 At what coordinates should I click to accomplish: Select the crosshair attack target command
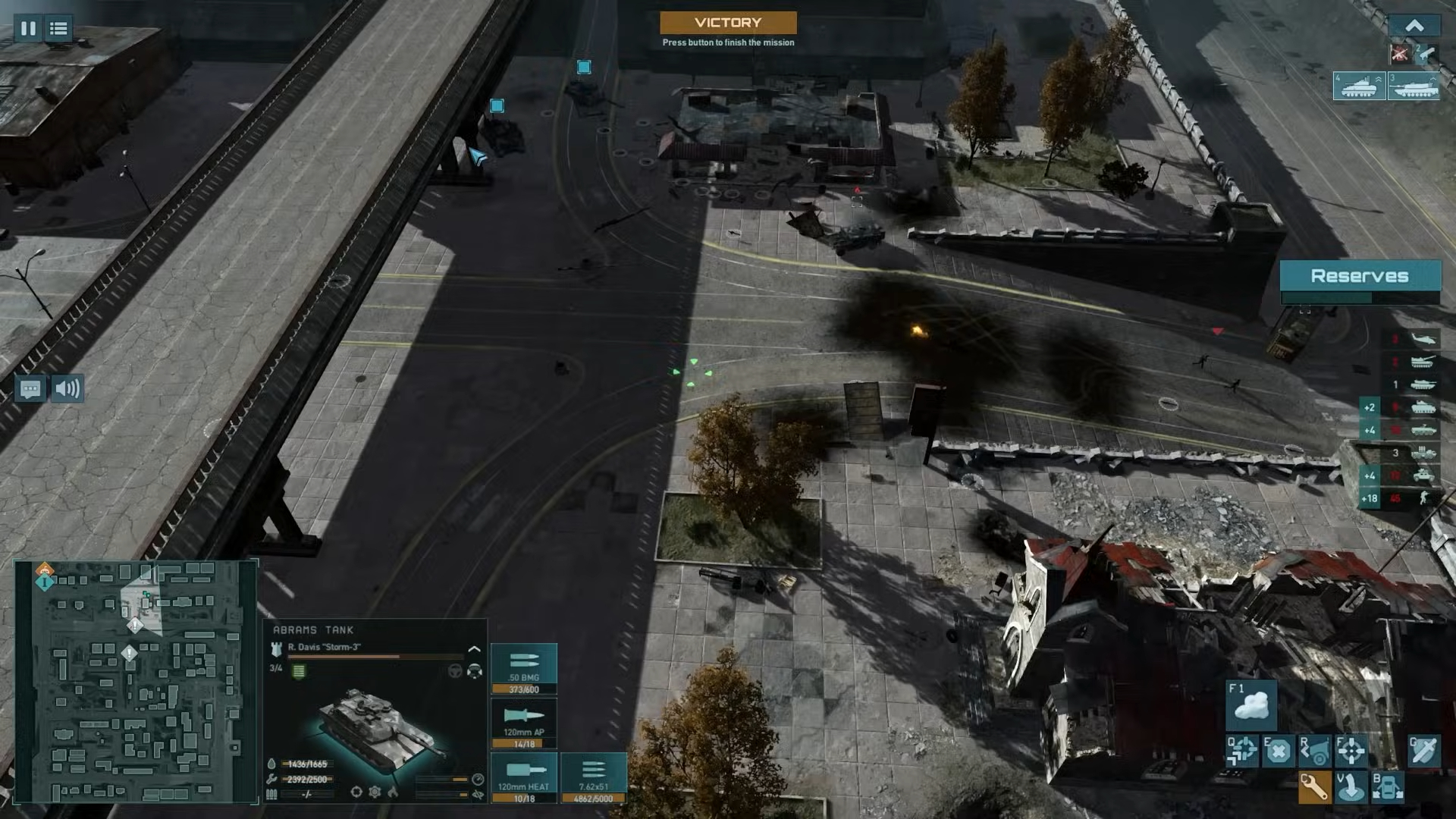1351,751
